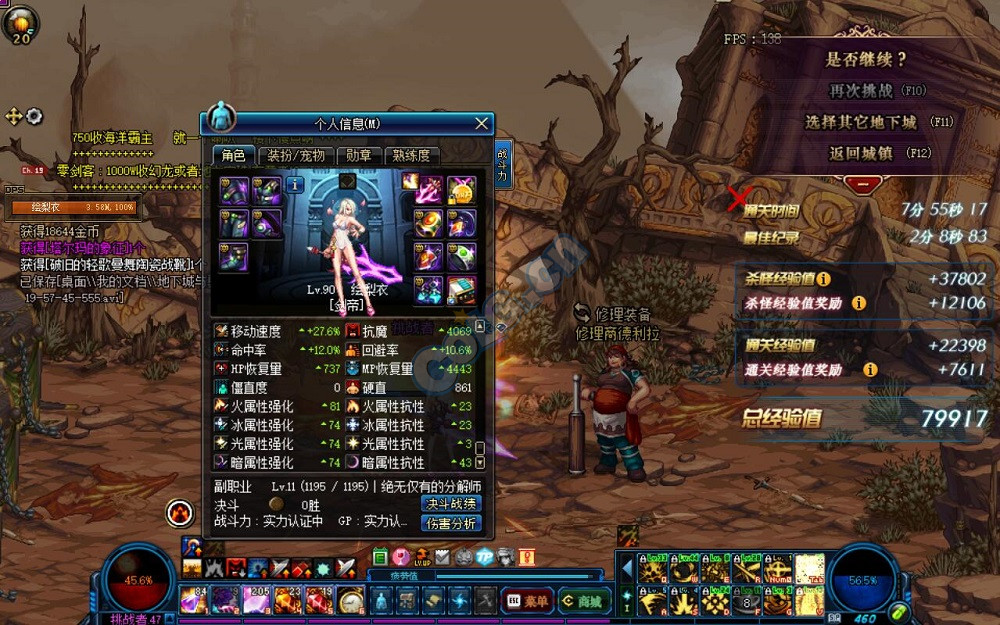The width and height of the screenshot is (1000, 625).
Task: Choose 返回城镇 to return to town
Action: (862, 153)
